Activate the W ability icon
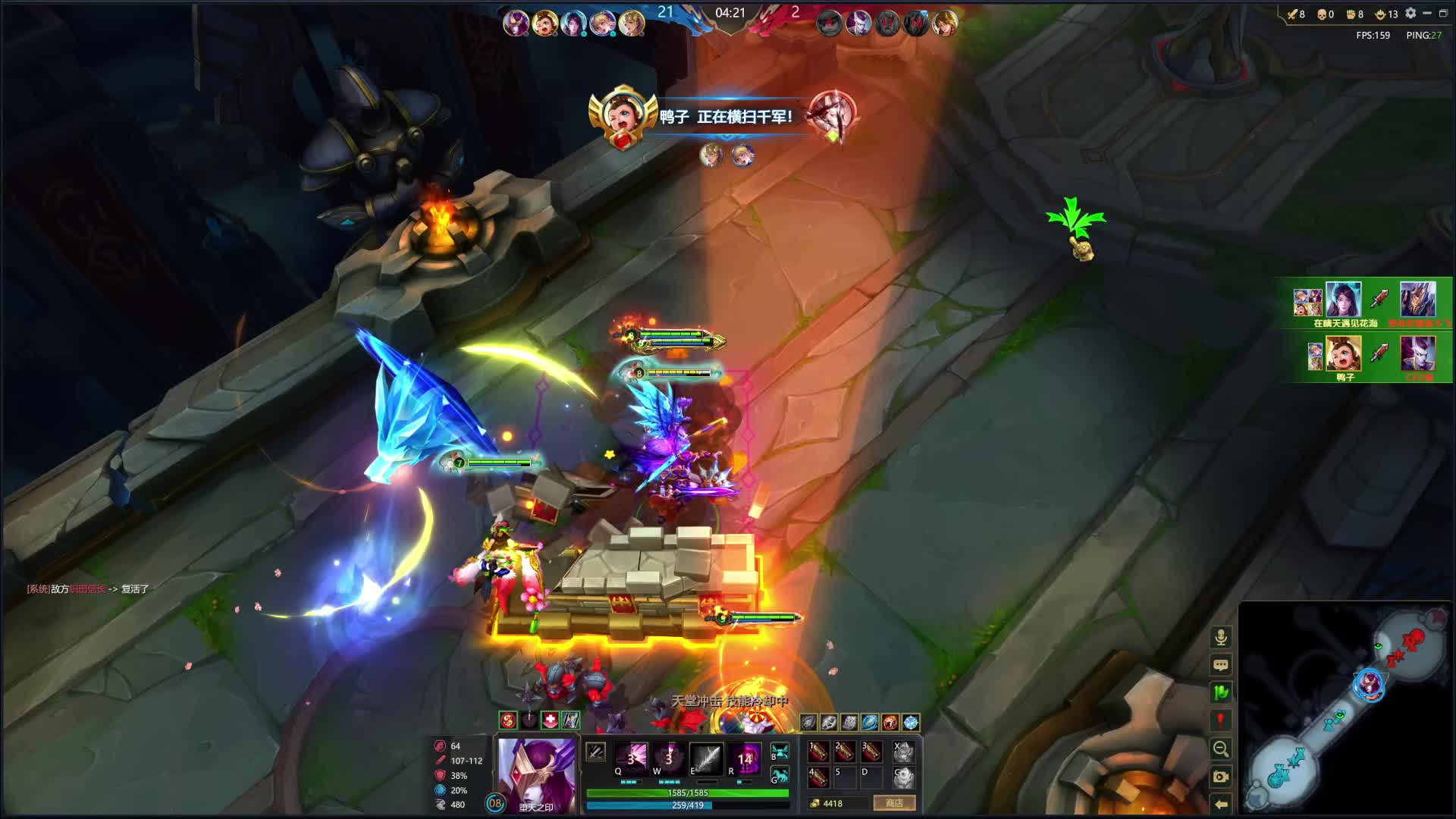1456x819 pixels. tap(669, 758)
